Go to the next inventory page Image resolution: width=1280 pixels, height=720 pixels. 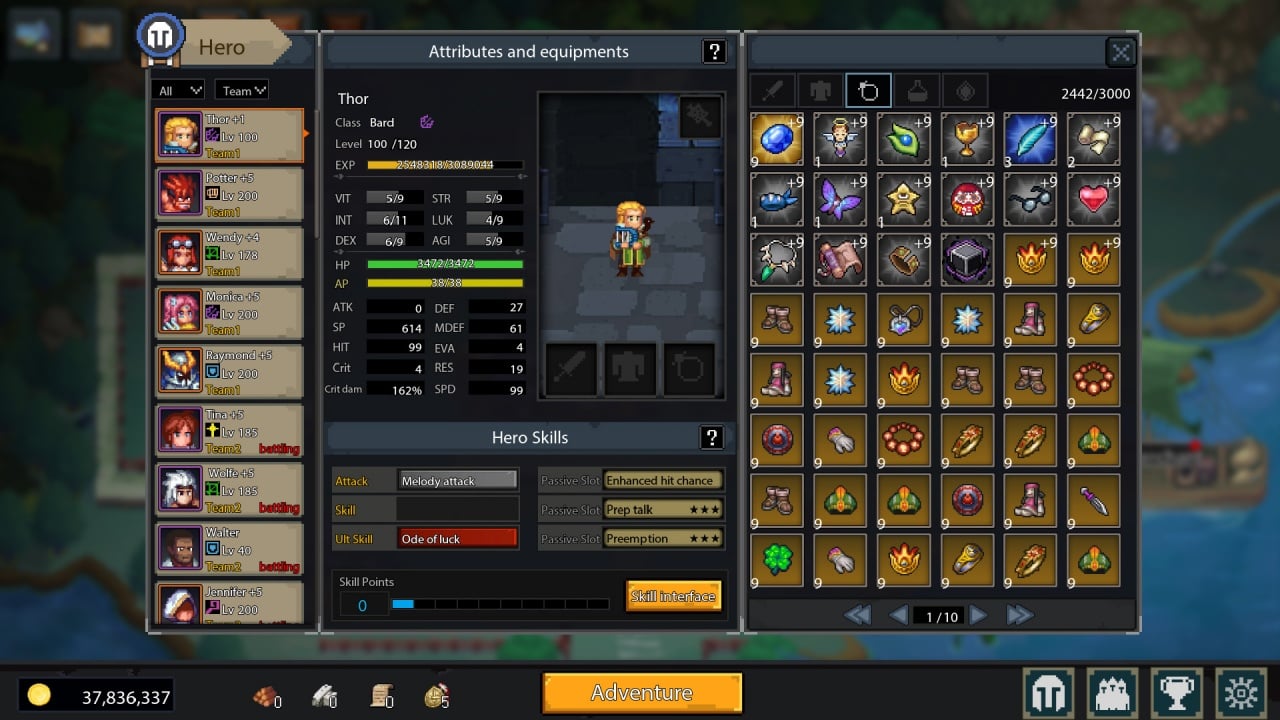[x=979, y=616]
